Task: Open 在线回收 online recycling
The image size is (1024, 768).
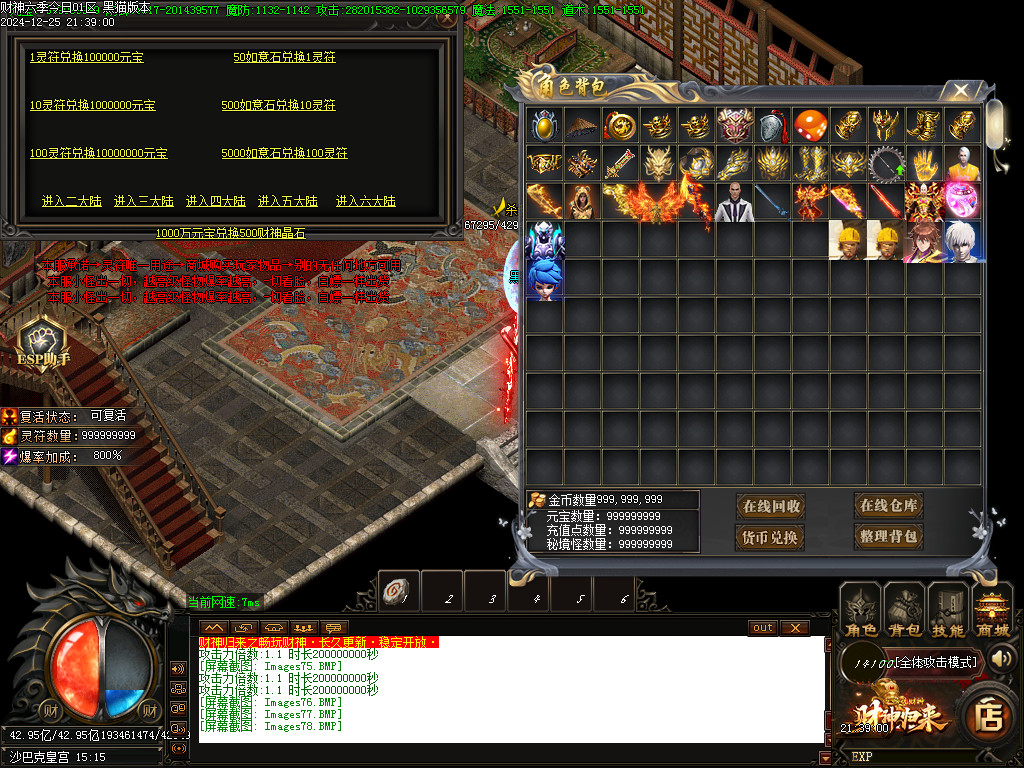Action: pos(771,506)
